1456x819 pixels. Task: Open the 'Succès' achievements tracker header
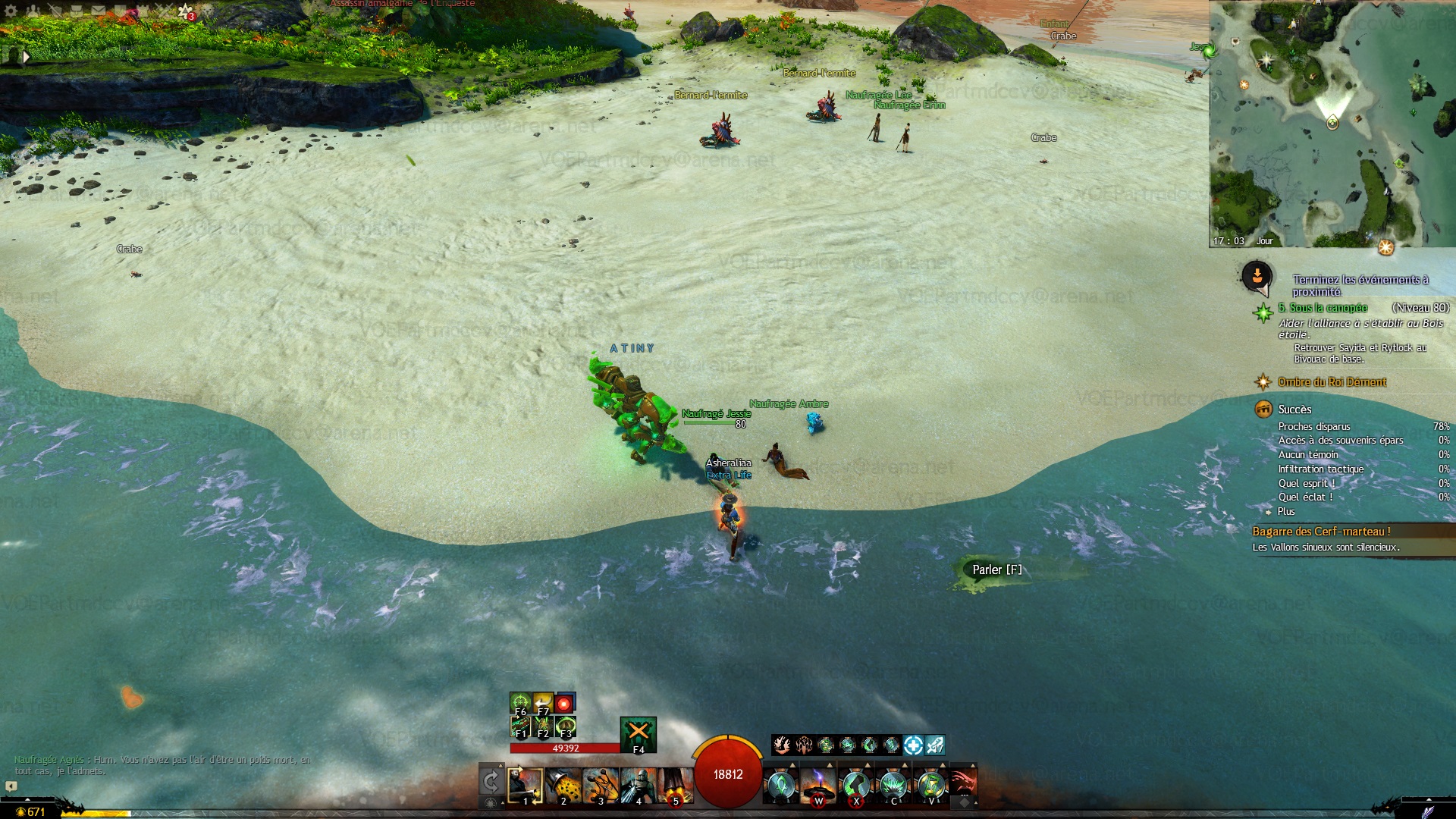pos(1294,409)
